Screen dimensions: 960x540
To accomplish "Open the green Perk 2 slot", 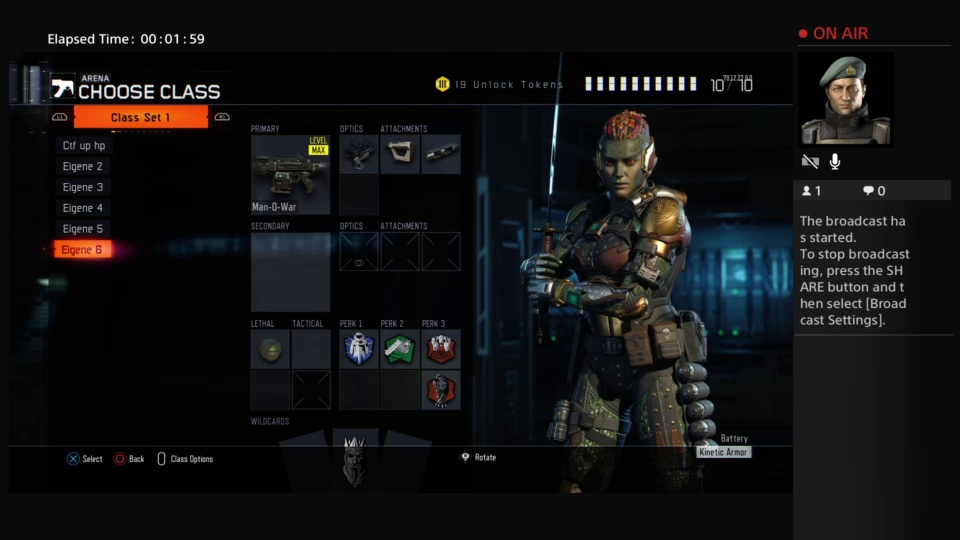I will [x=400, y=350].
